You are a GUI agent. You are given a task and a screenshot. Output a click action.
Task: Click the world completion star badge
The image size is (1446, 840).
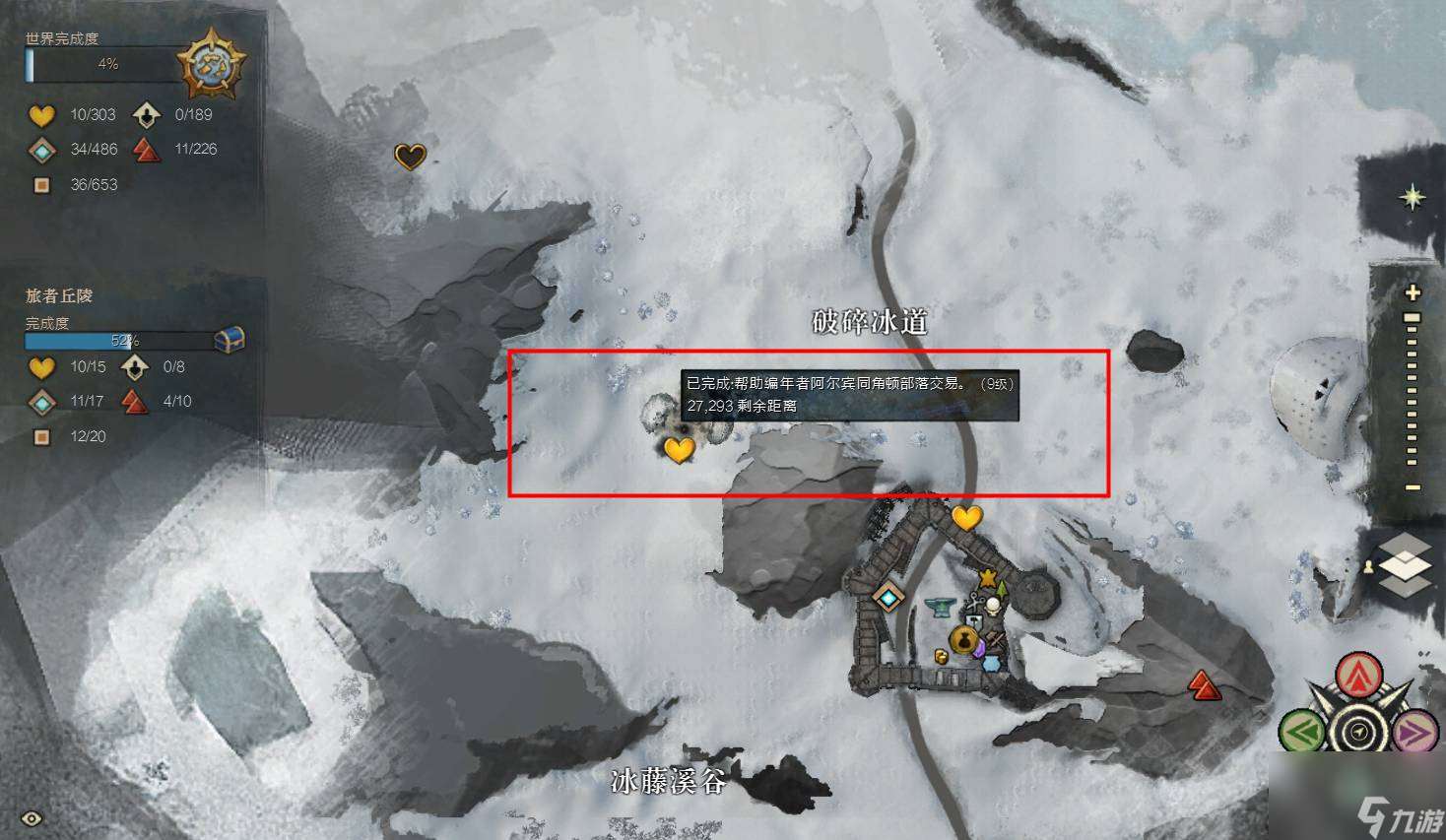(211, 65)
